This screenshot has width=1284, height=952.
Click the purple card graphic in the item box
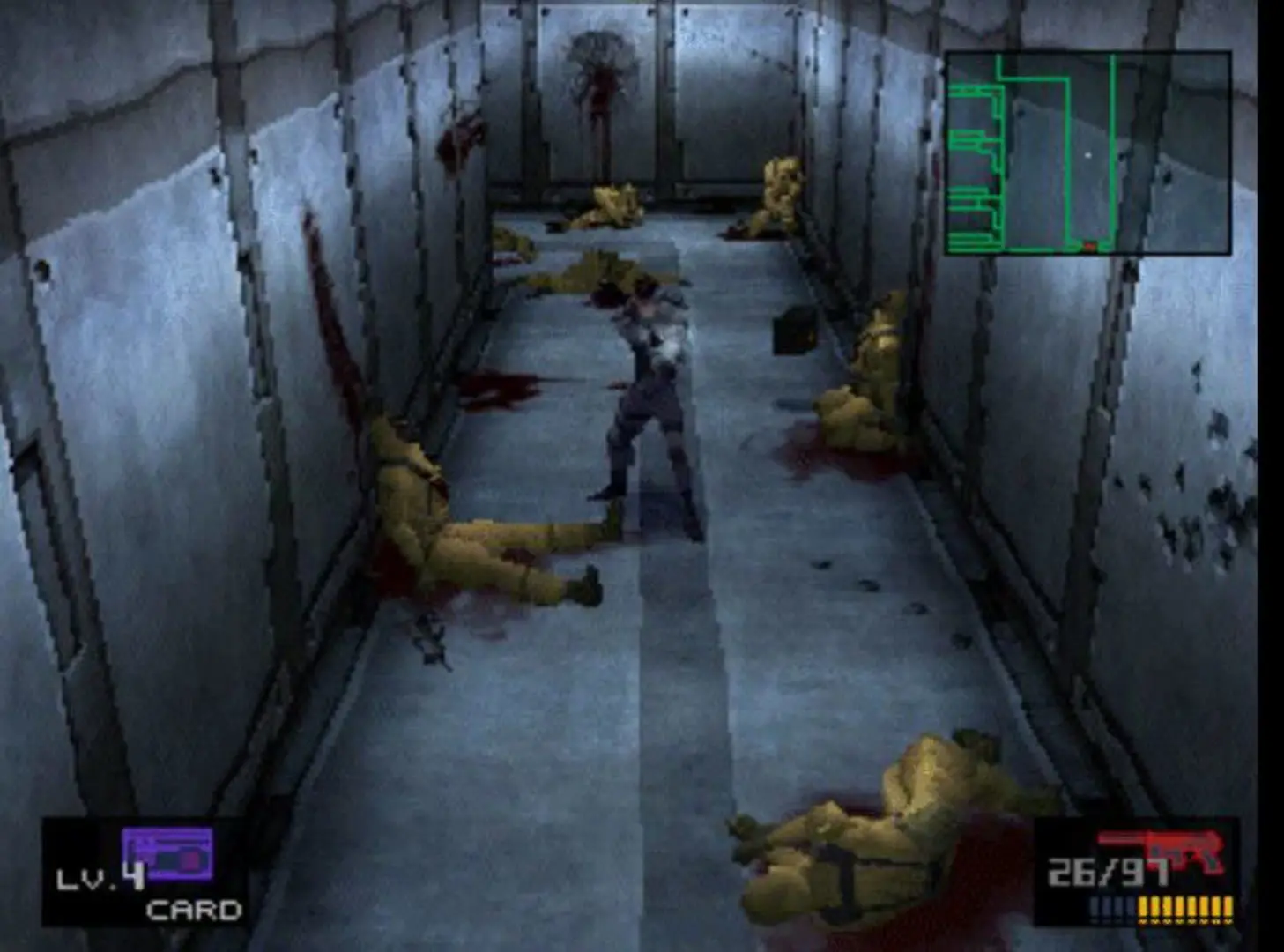tap(167, 853)
